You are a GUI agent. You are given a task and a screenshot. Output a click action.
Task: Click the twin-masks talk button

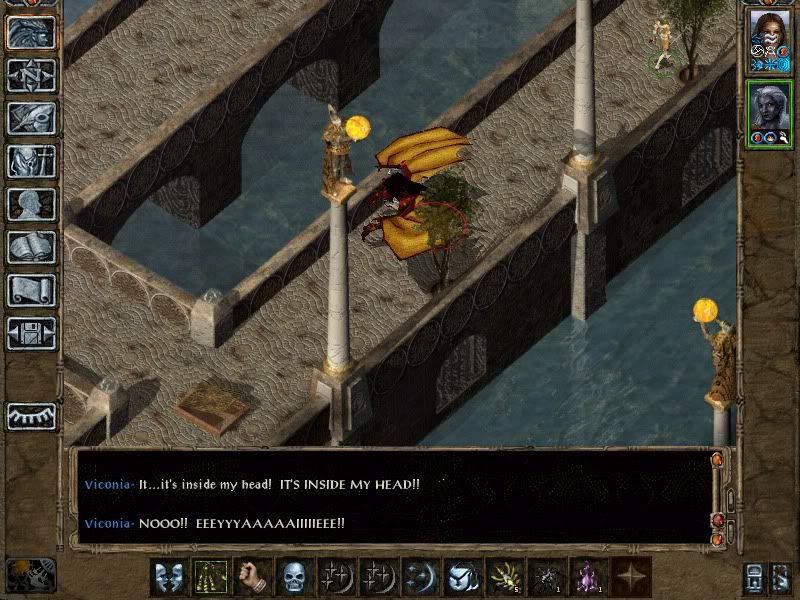point(167,578)
